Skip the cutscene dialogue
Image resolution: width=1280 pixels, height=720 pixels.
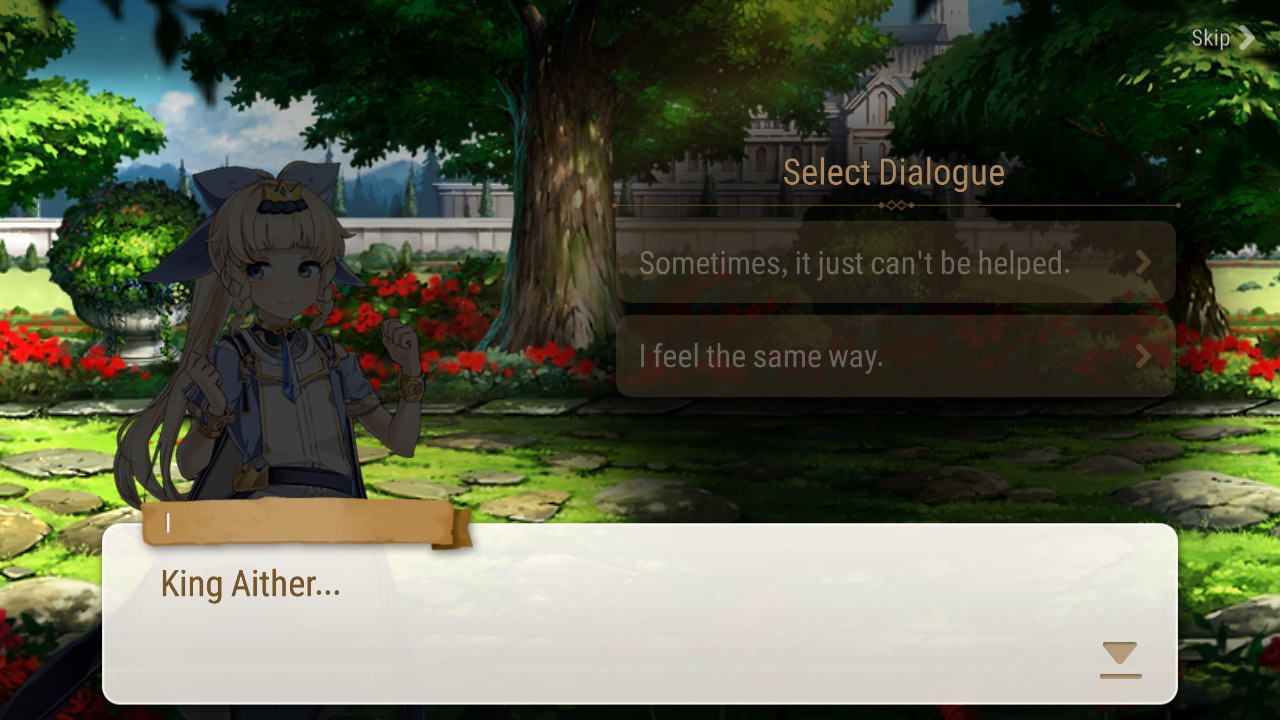coord(1222,39)
